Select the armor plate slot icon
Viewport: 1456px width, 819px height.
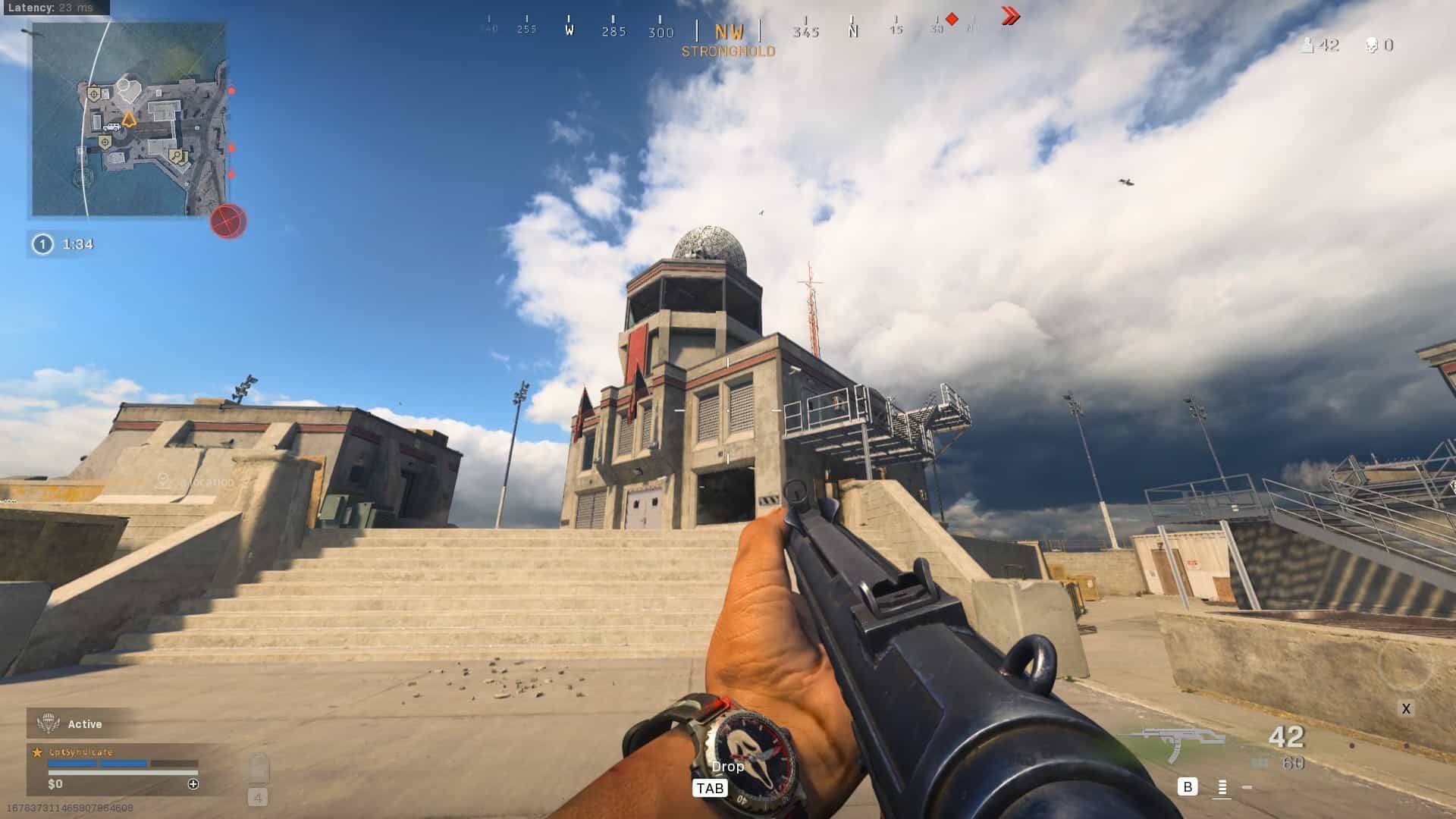click(x=258, y=768)
